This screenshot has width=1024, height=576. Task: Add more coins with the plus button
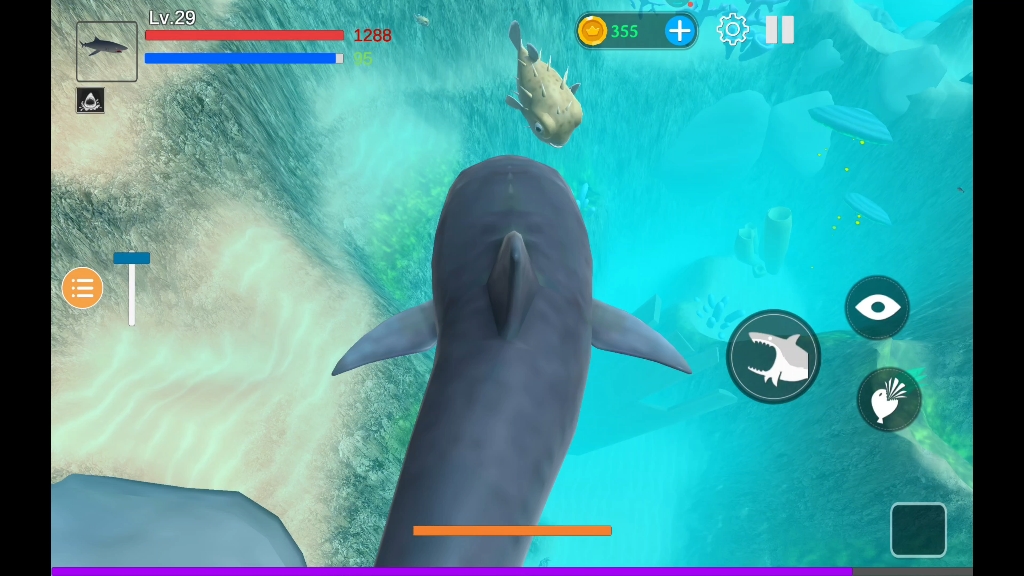680,30
